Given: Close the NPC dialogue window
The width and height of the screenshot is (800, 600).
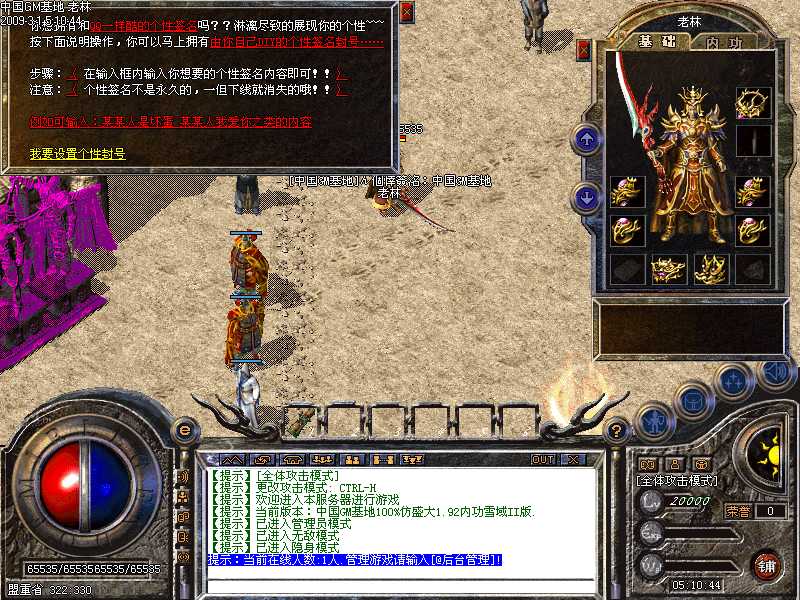Looking at the screenshot, I should pyautogui.click(x=406, y=13).
